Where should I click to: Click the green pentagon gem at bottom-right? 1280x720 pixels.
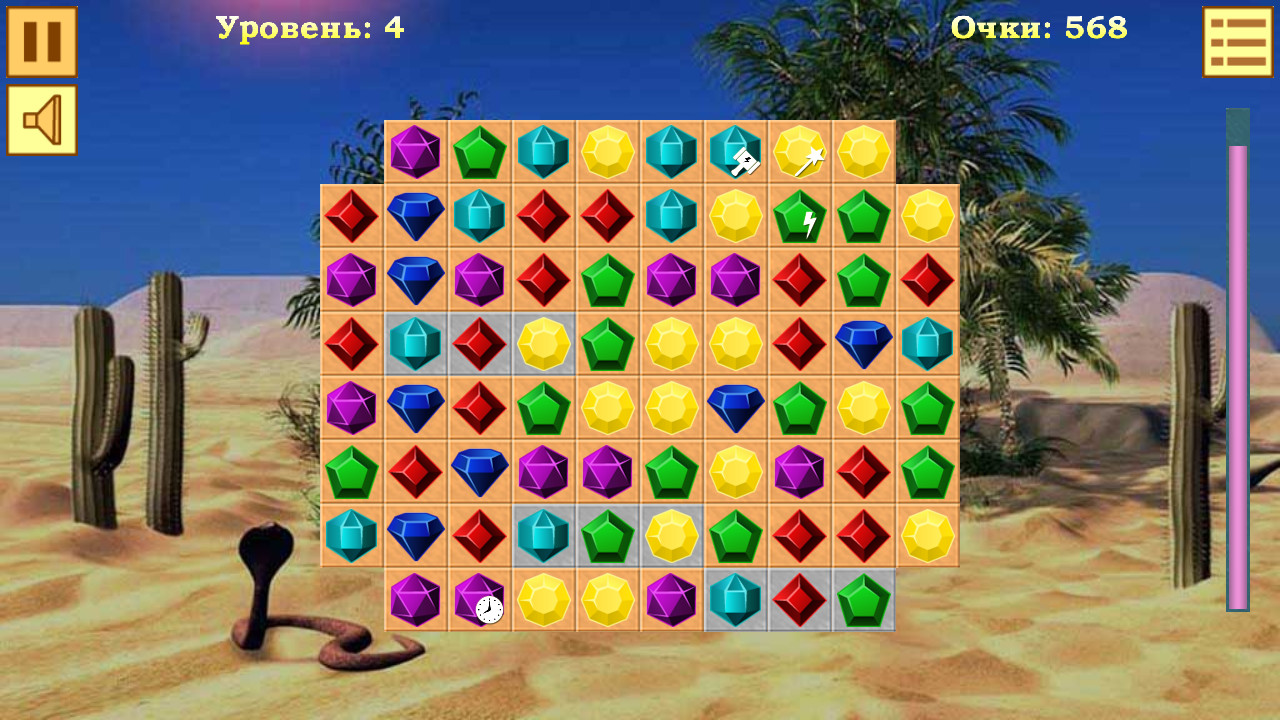(865, 601)
